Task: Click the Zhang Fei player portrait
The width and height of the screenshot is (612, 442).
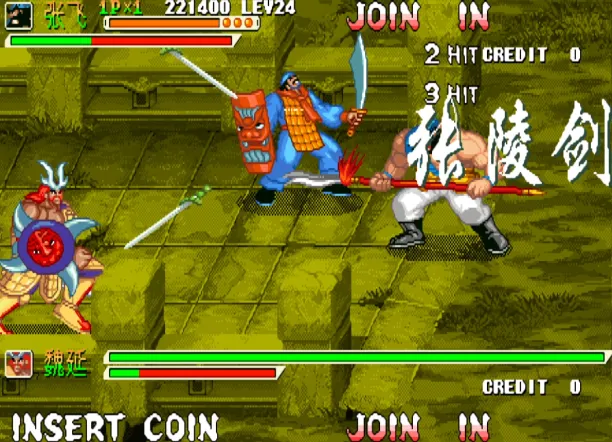Action: [x=21, y=15]
